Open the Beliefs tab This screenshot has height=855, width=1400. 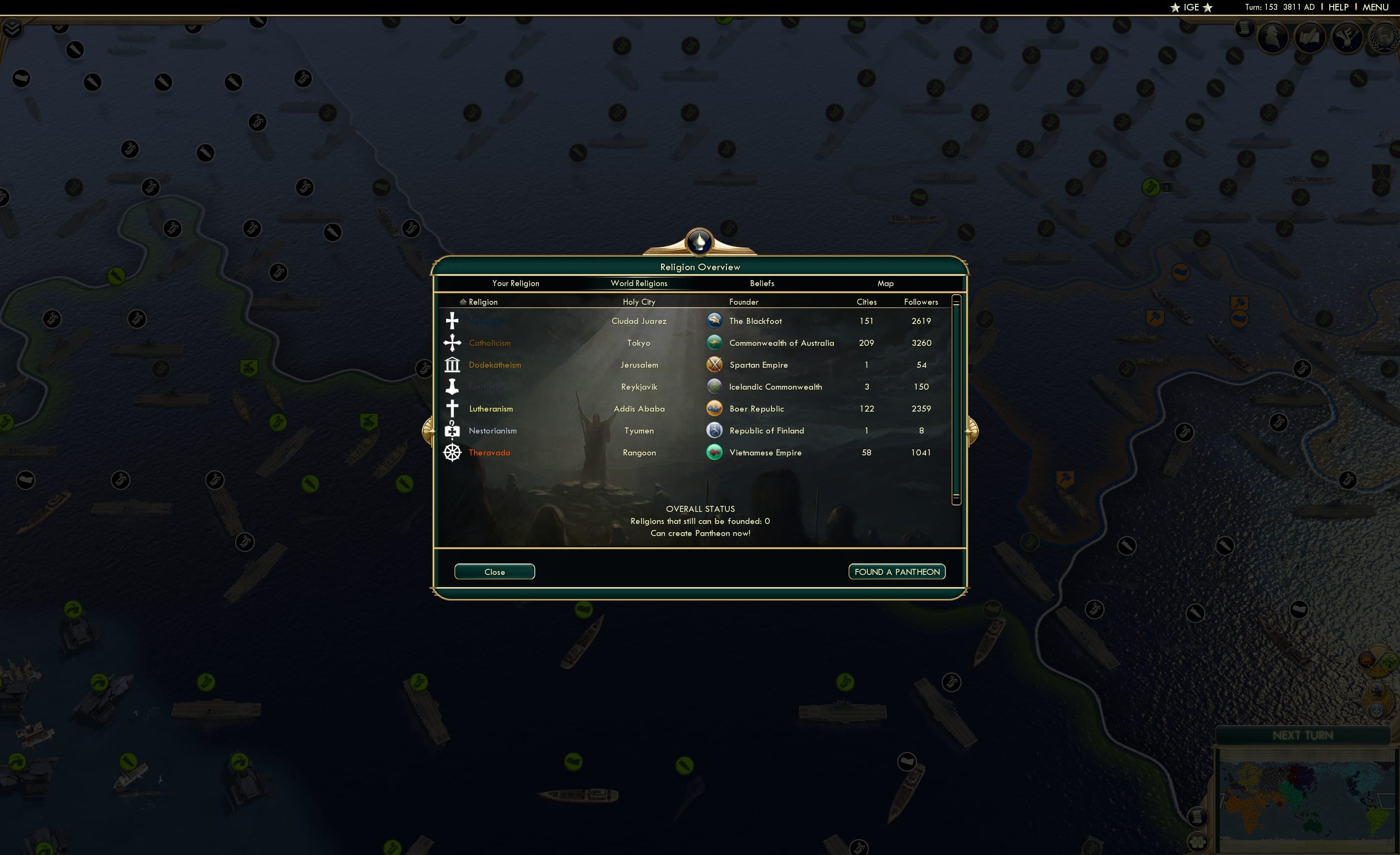pos(761,283)
